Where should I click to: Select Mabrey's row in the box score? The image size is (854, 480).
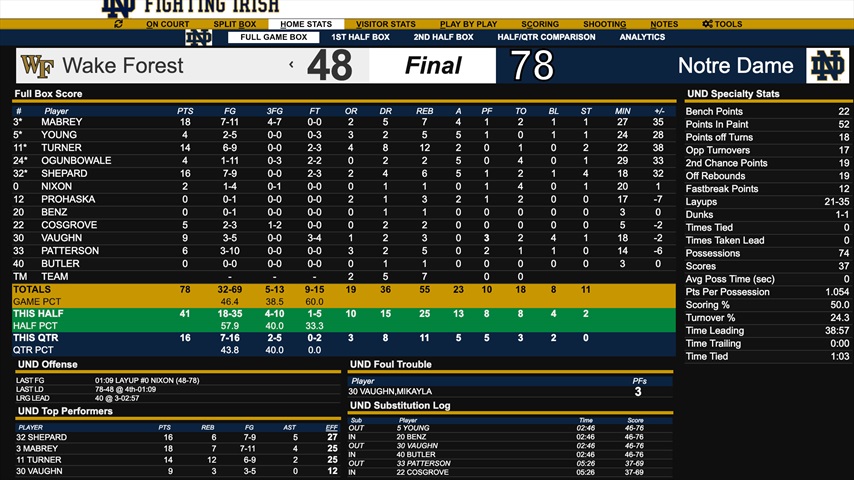[x=62, y=122]
